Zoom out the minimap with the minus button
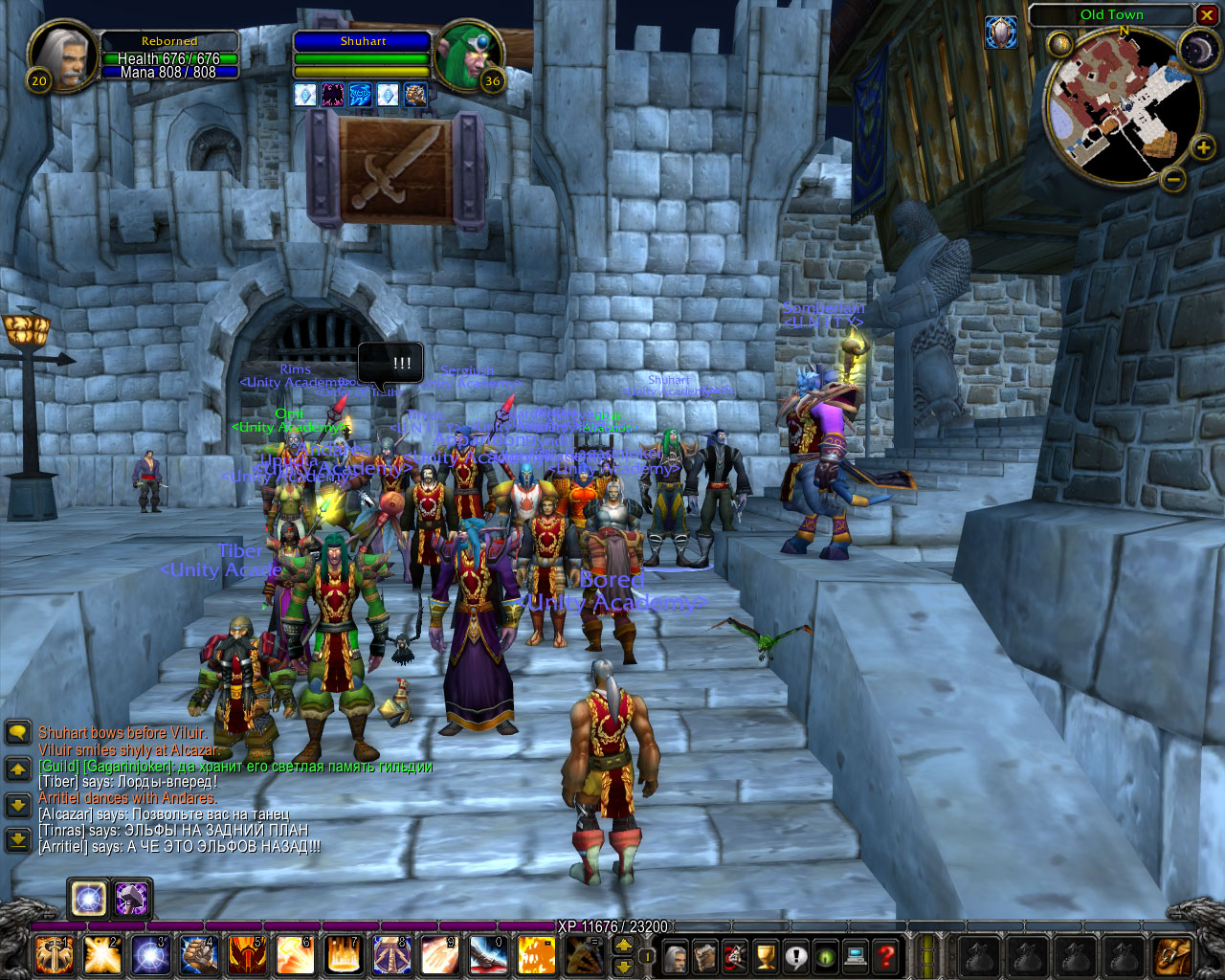 click(x=1173, y=179)
